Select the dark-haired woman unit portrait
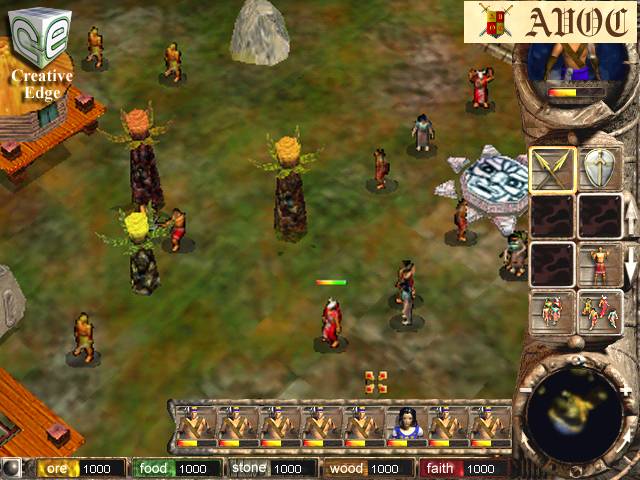 (405, 424)
